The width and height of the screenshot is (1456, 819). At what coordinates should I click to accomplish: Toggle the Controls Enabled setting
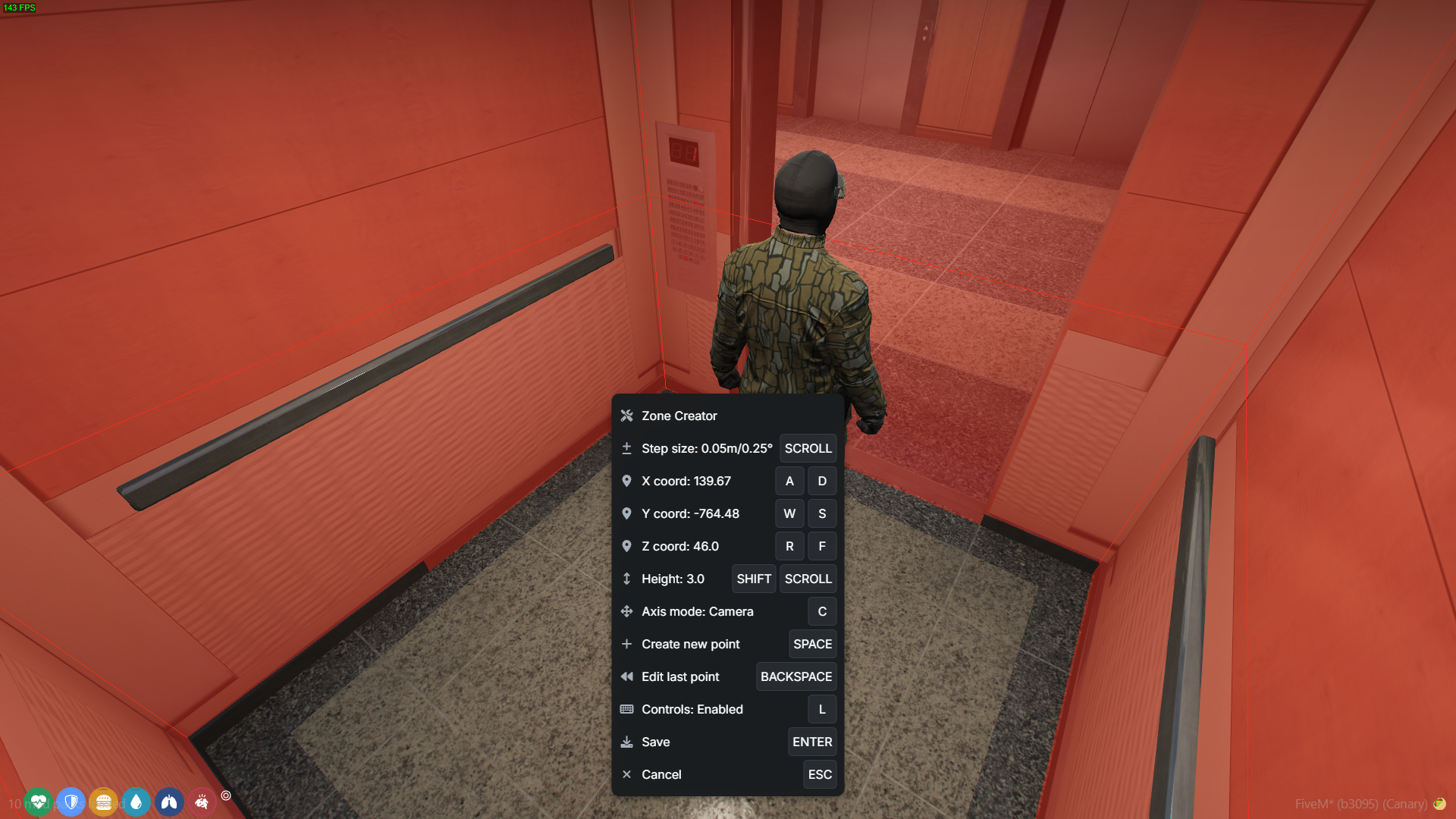click(822, 709)
